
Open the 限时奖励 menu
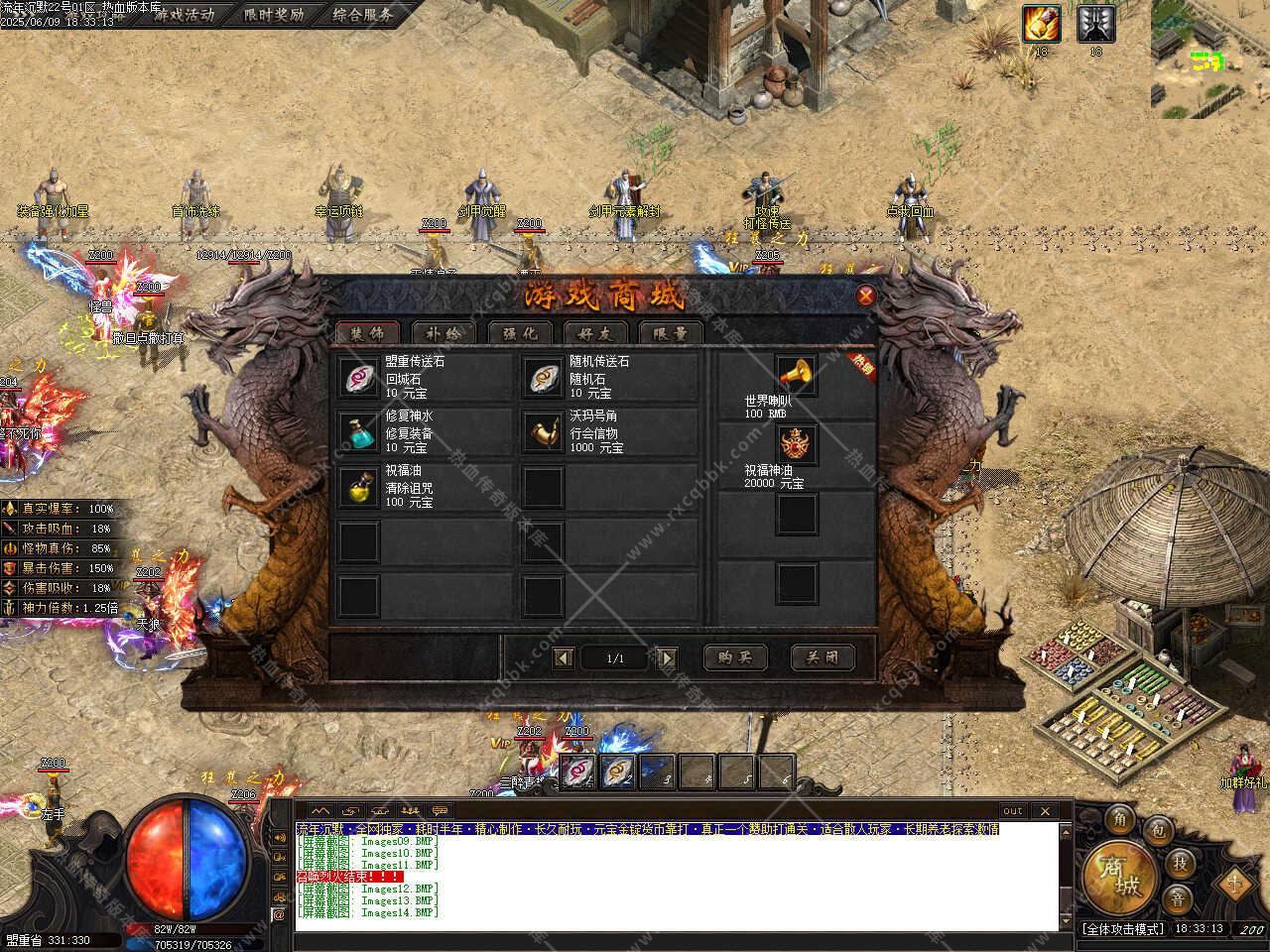pos(274,14)
